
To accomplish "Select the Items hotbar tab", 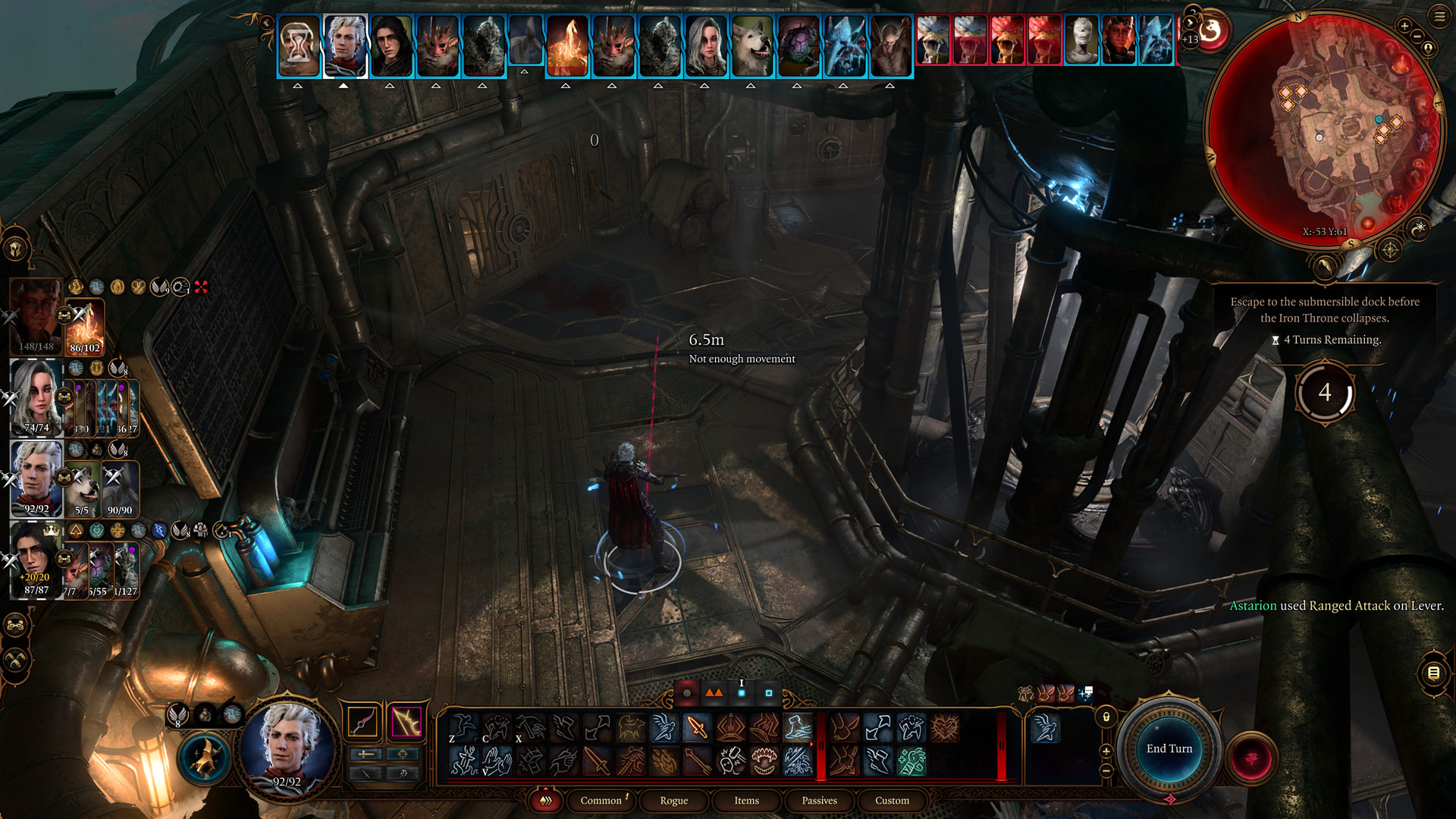I will (746, 800).
